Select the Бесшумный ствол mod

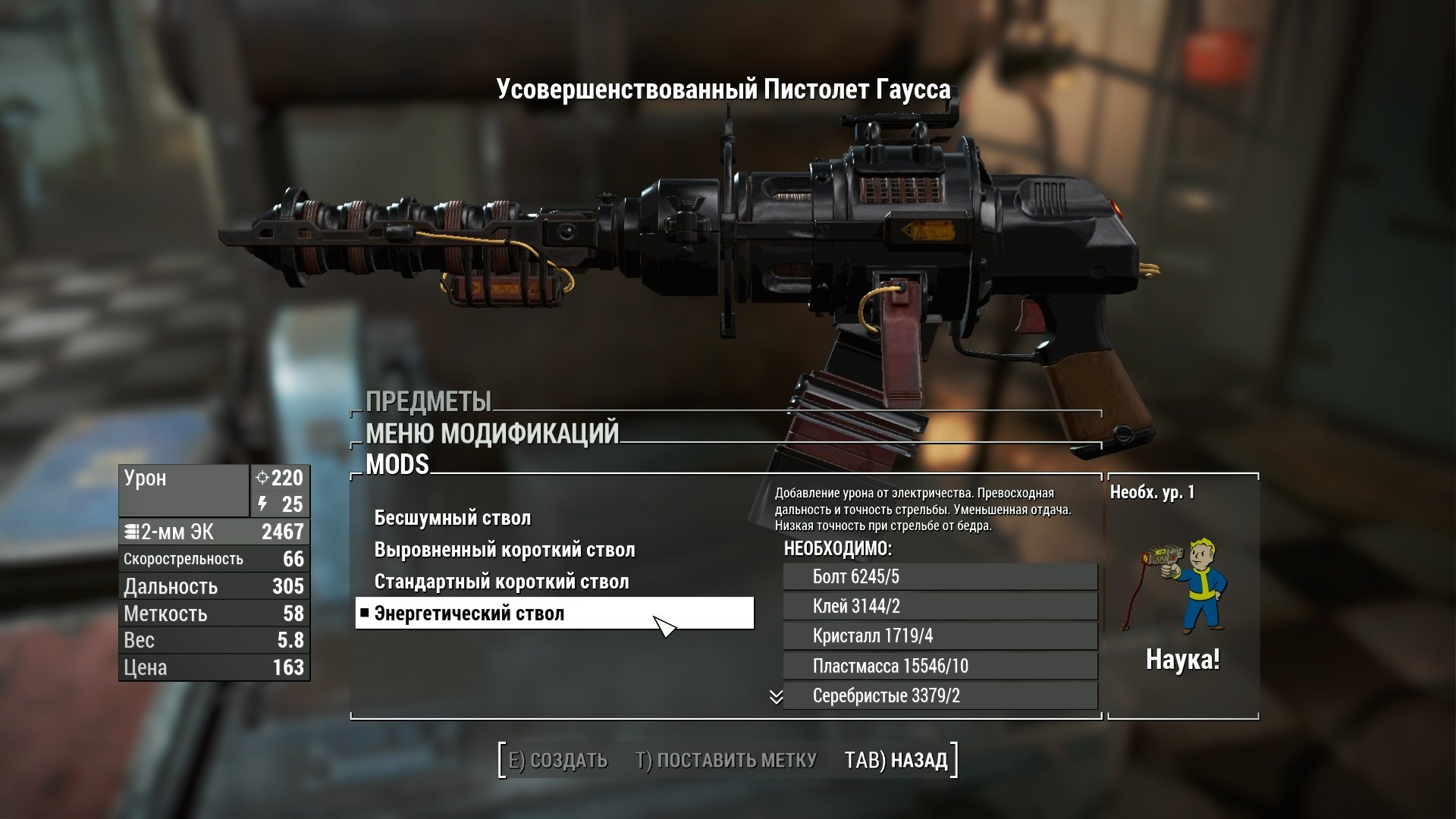(453, 519)
